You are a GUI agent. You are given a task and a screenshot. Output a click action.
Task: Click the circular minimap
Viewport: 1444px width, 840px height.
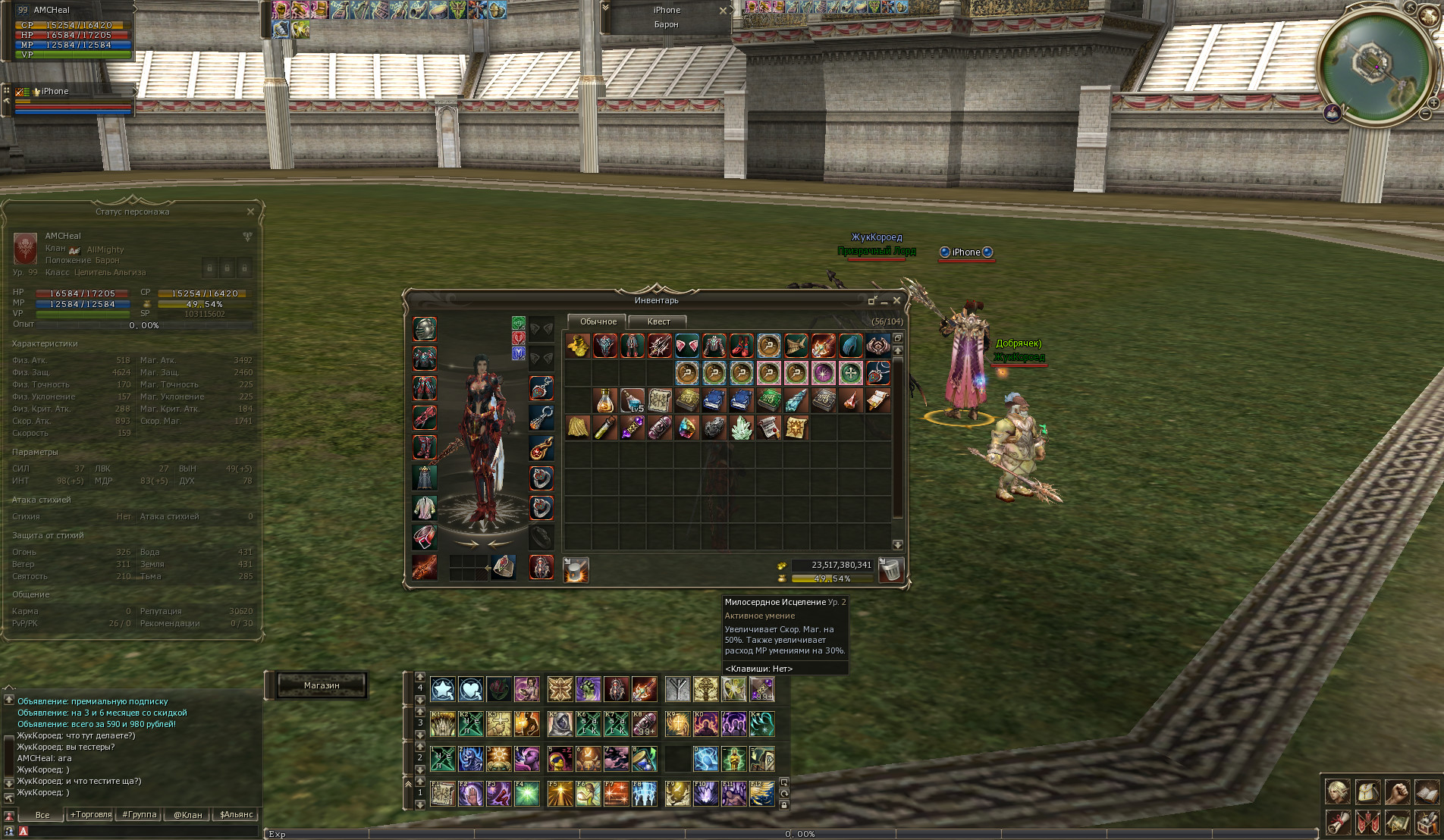click(1374, 64)
